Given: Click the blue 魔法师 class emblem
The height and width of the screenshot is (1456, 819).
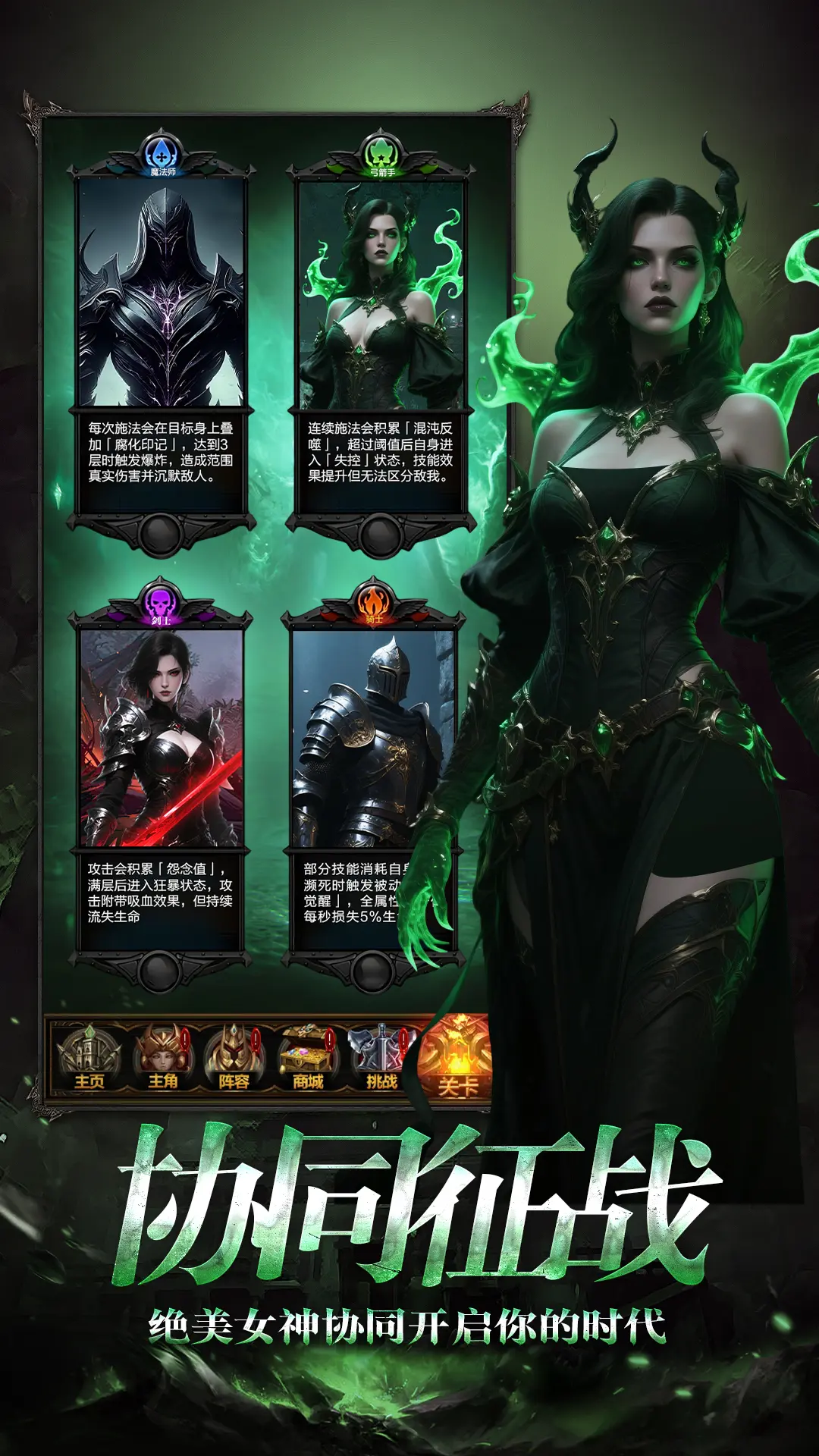Looking at the screenshot, I should pyautogui.click(x=162, y=155).
